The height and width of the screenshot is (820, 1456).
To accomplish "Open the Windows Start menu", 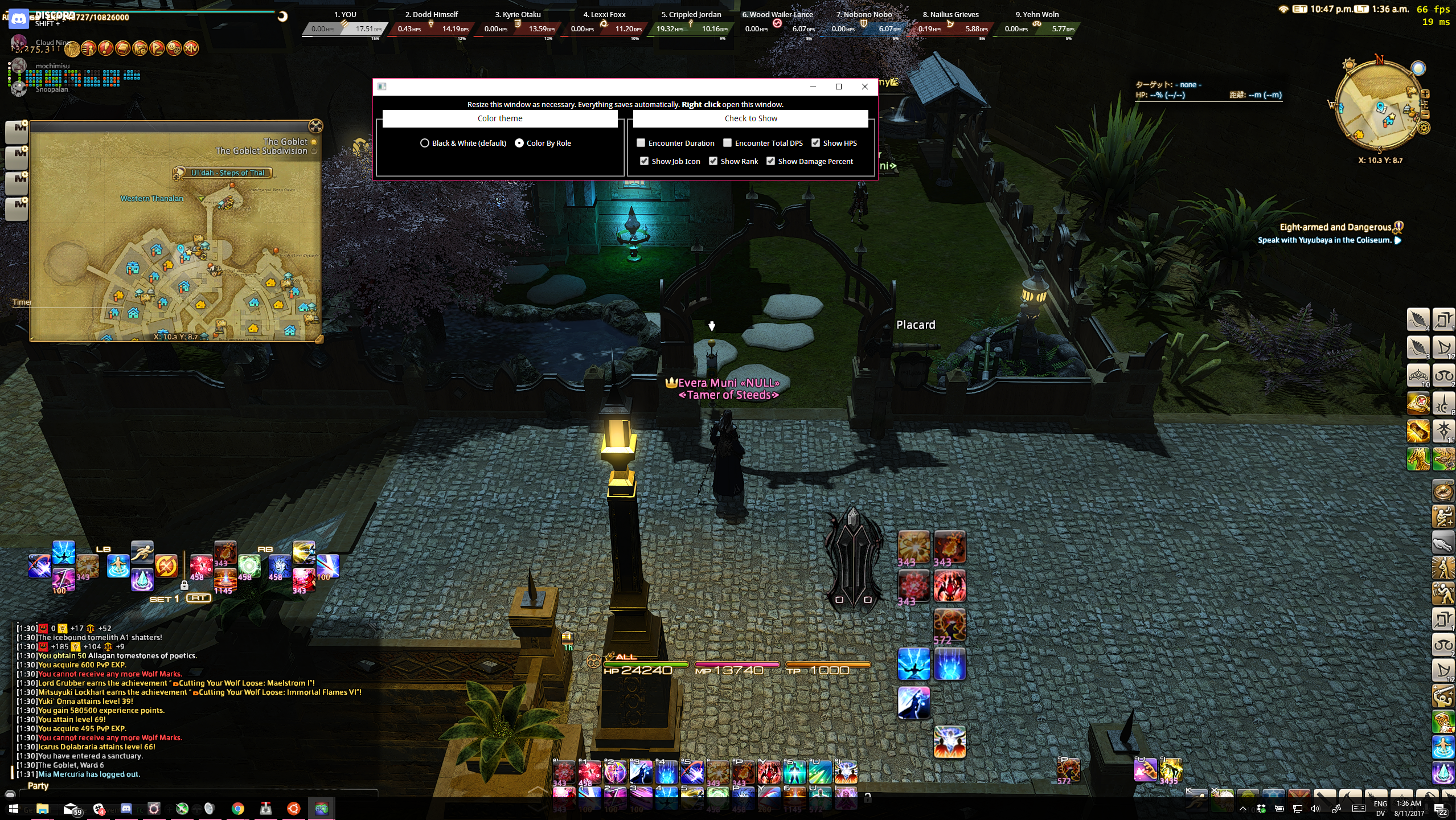I will (14, 809).
